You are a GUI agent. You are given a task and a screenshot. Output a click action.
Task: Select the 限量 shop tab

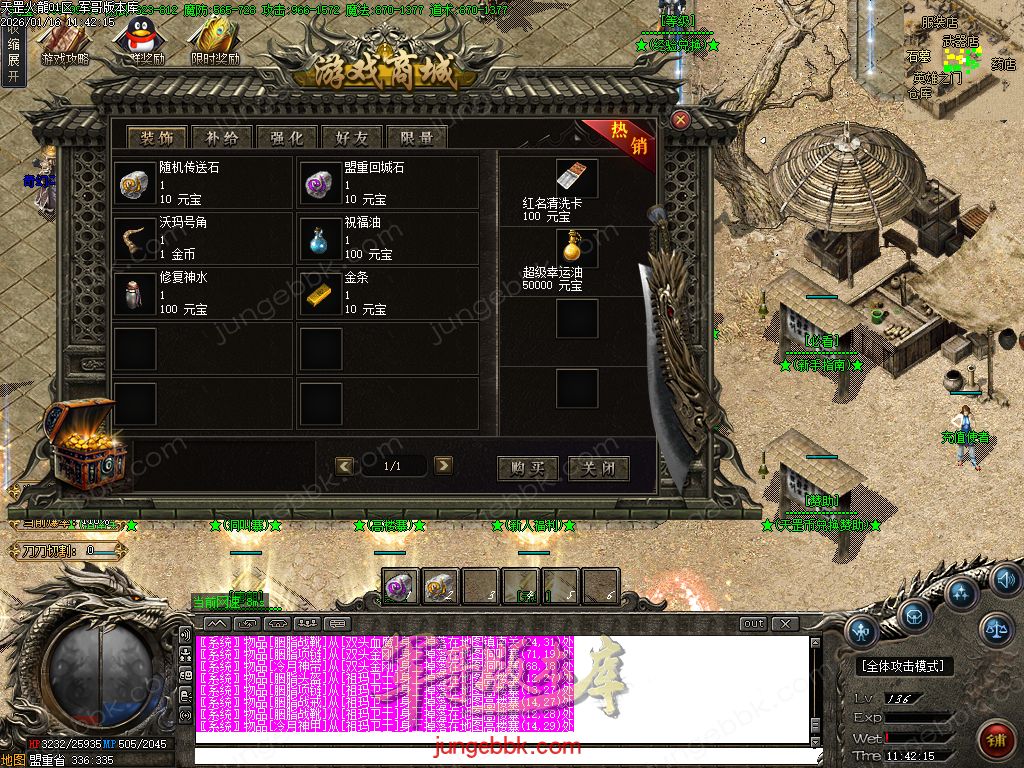click(x=416, y=138)
